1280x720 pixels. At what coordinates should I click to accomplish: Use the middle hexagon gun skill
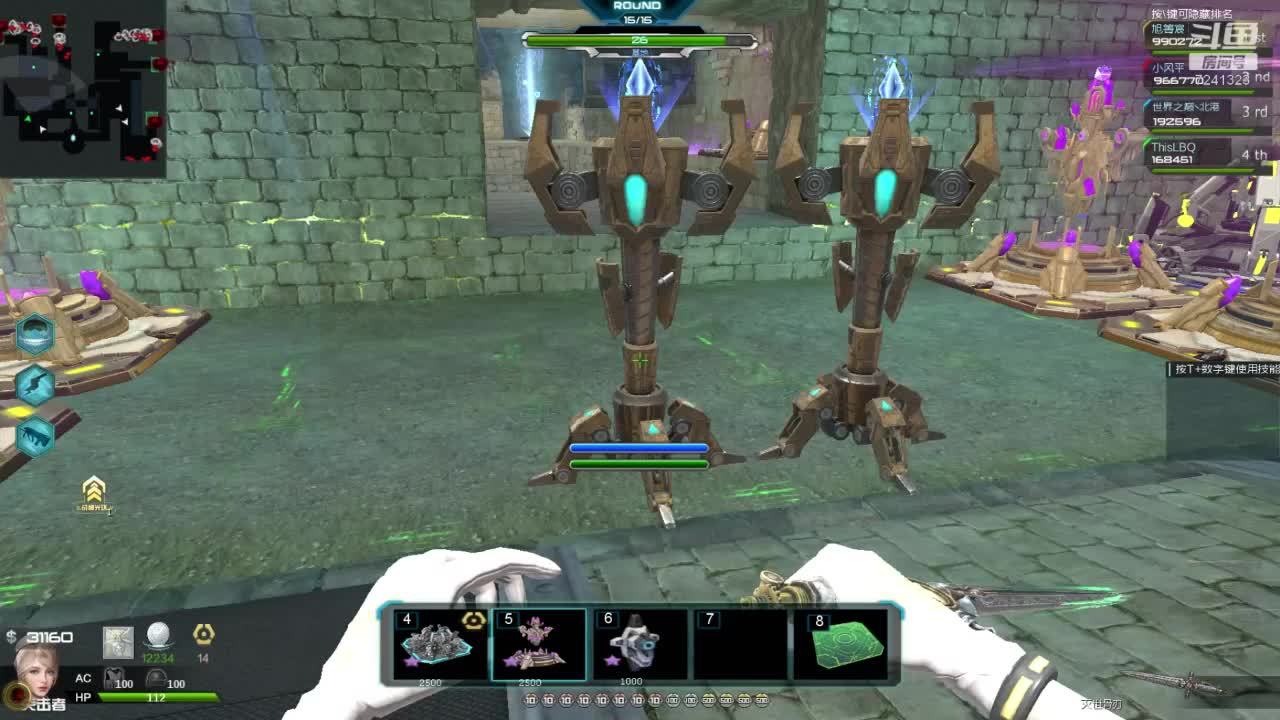pos(35,385)
